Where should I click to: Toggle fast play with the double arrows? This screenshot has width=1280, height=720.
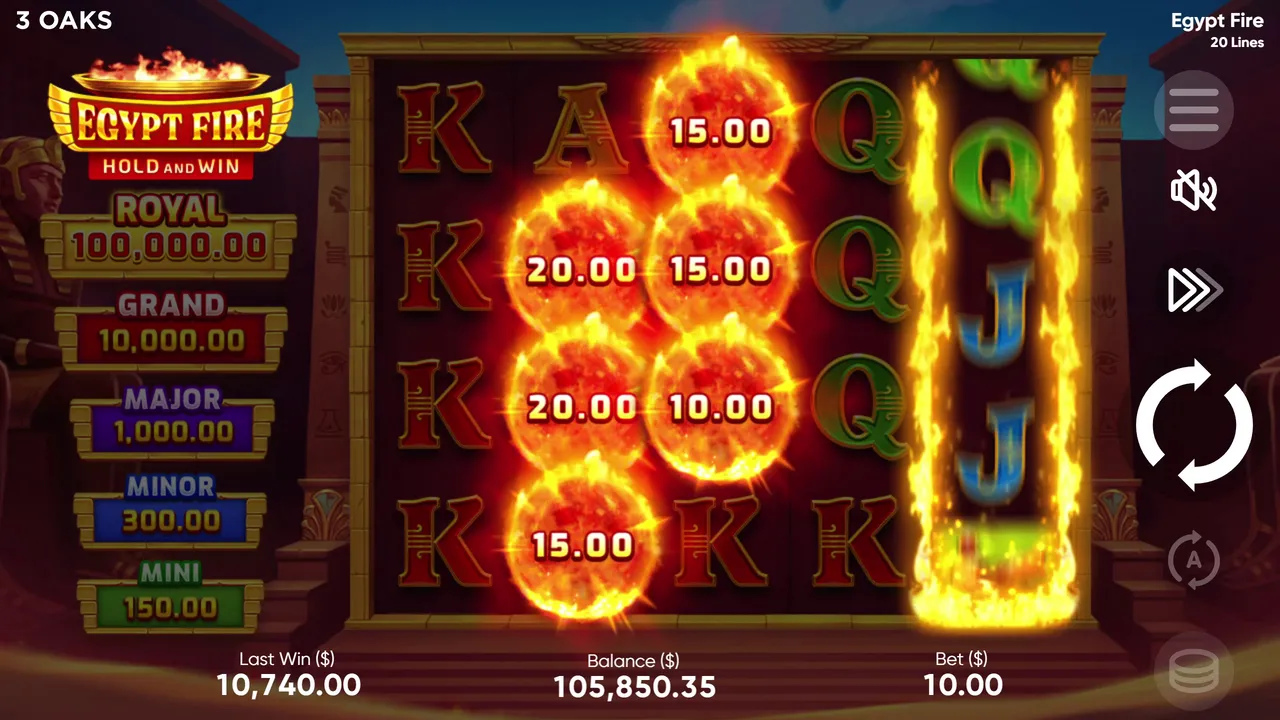point(1193,290)
